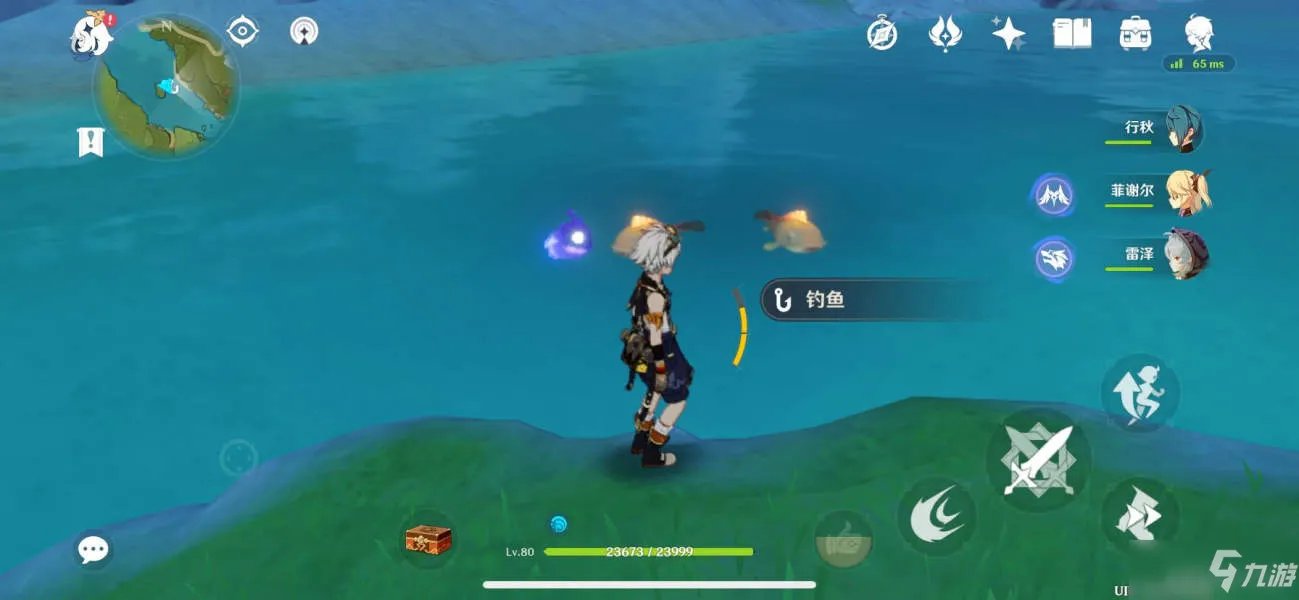The height and width of the screenshot is (600, 1299).
Task: Open the compass events icon
Action: coord(881,34)
